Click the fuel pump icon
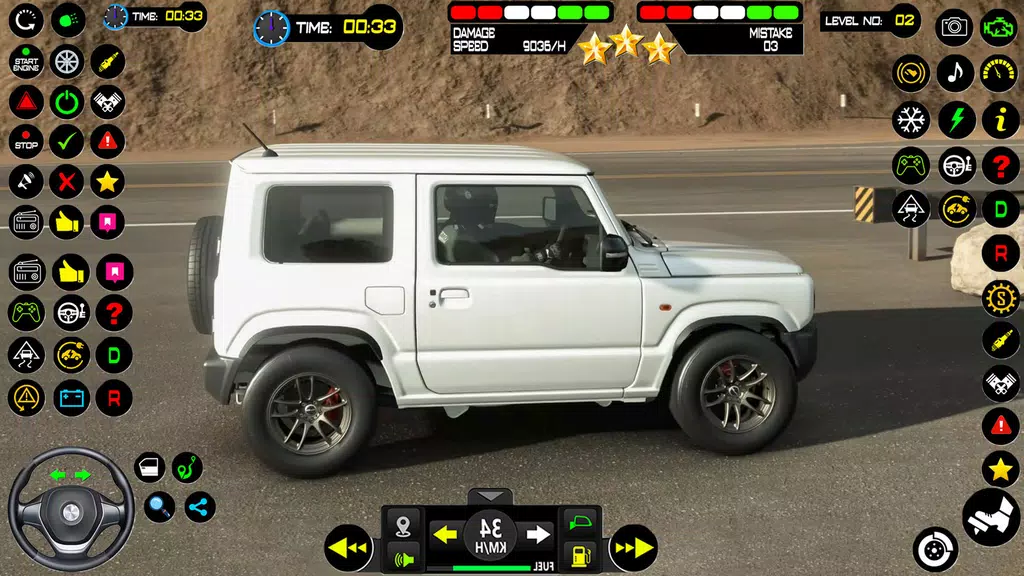The height and width of the screenshot is (576, 1024). pyautogui.click(x=579, y=555)
